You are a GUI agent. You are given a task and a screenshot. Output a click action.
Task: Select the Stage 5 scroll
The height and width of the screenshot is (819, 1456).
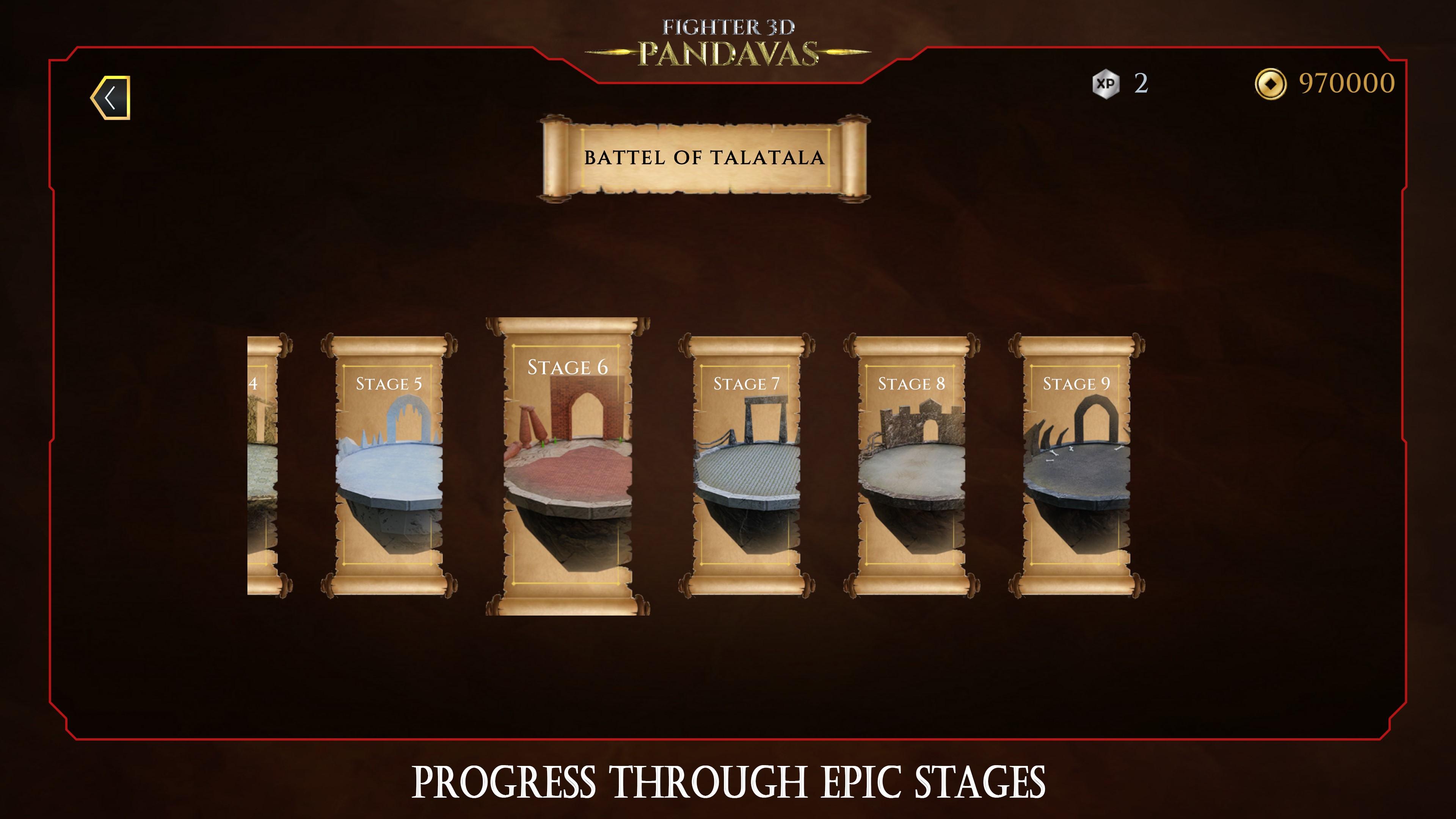[389, 465]
